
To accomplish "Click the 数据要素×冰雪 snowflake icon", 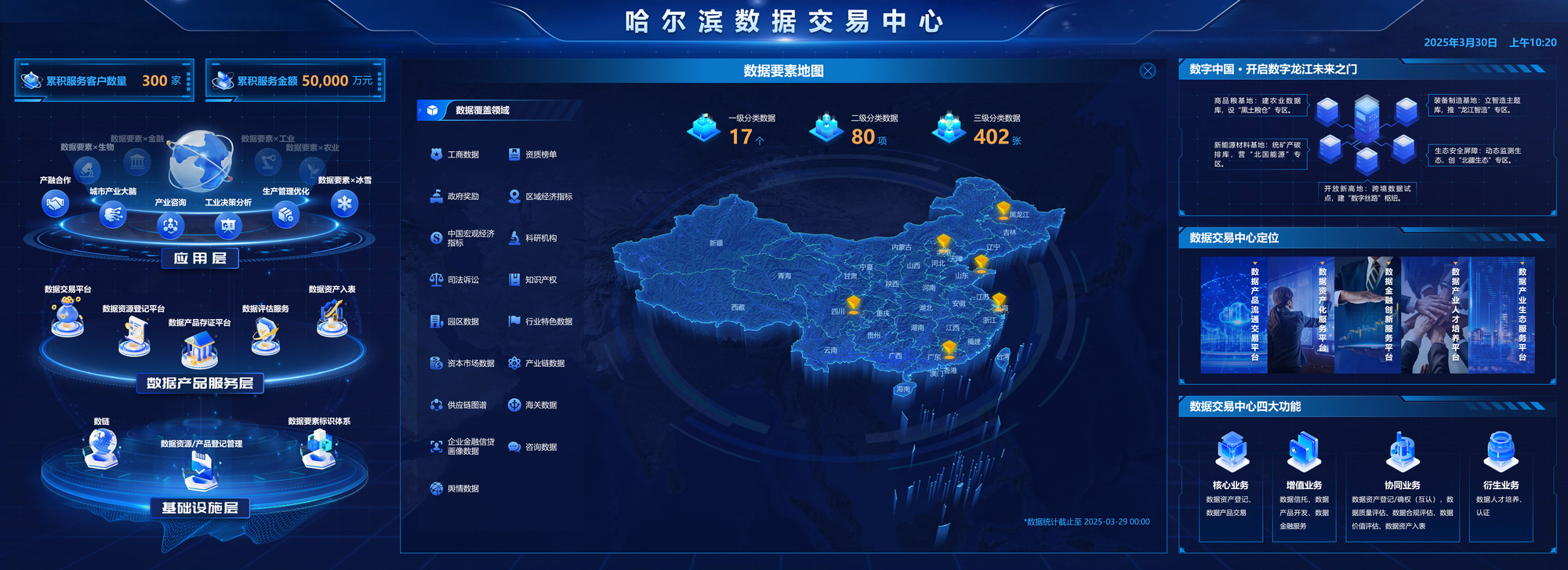I will click(343, 204).
